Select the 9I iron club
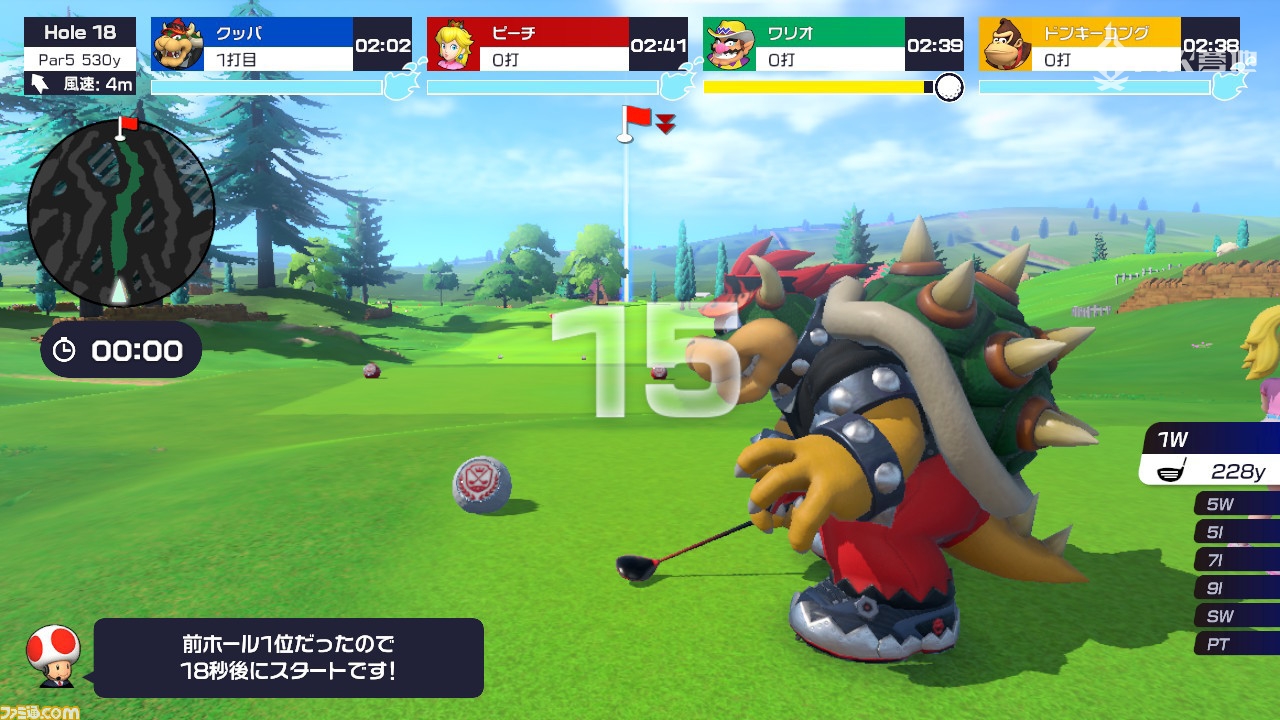The width and height of the screenshot is (1280, 720). click(x=1236, y=588)
